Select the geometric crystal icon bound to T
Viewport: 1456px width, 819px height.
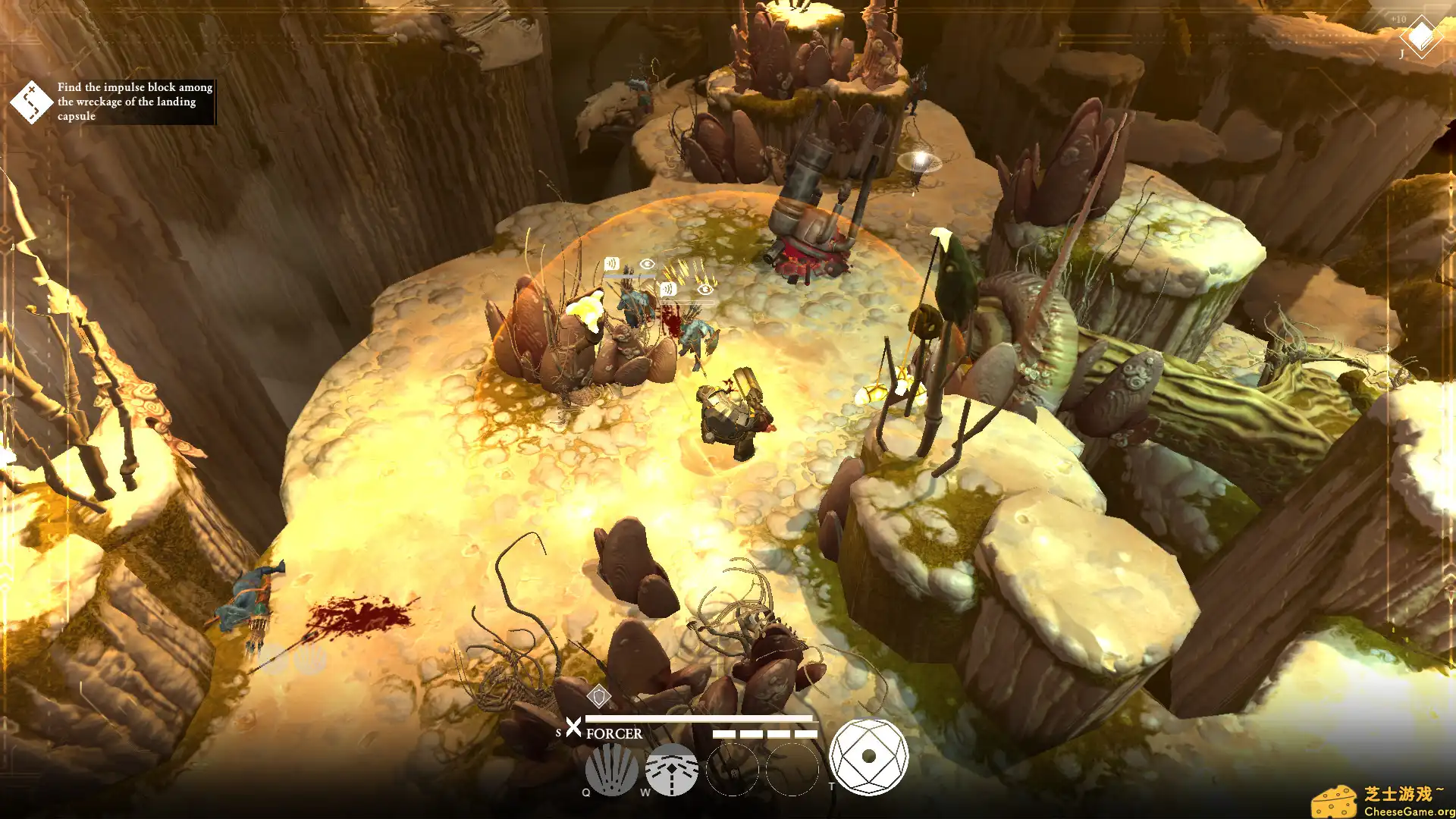click(x=870, y=755)
